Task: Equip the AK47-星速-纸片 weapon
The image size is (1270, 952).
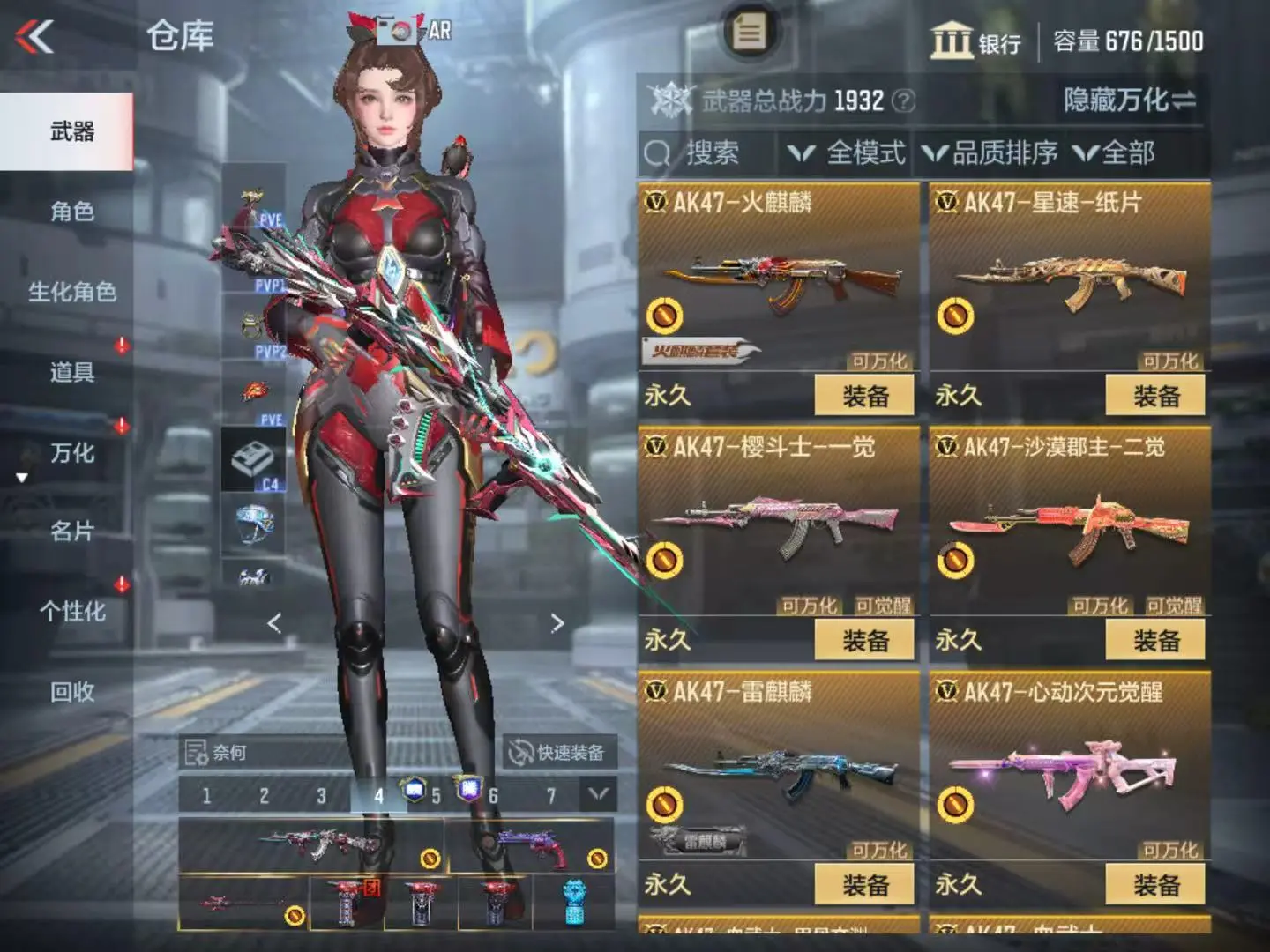Action: pos(1155,396)
